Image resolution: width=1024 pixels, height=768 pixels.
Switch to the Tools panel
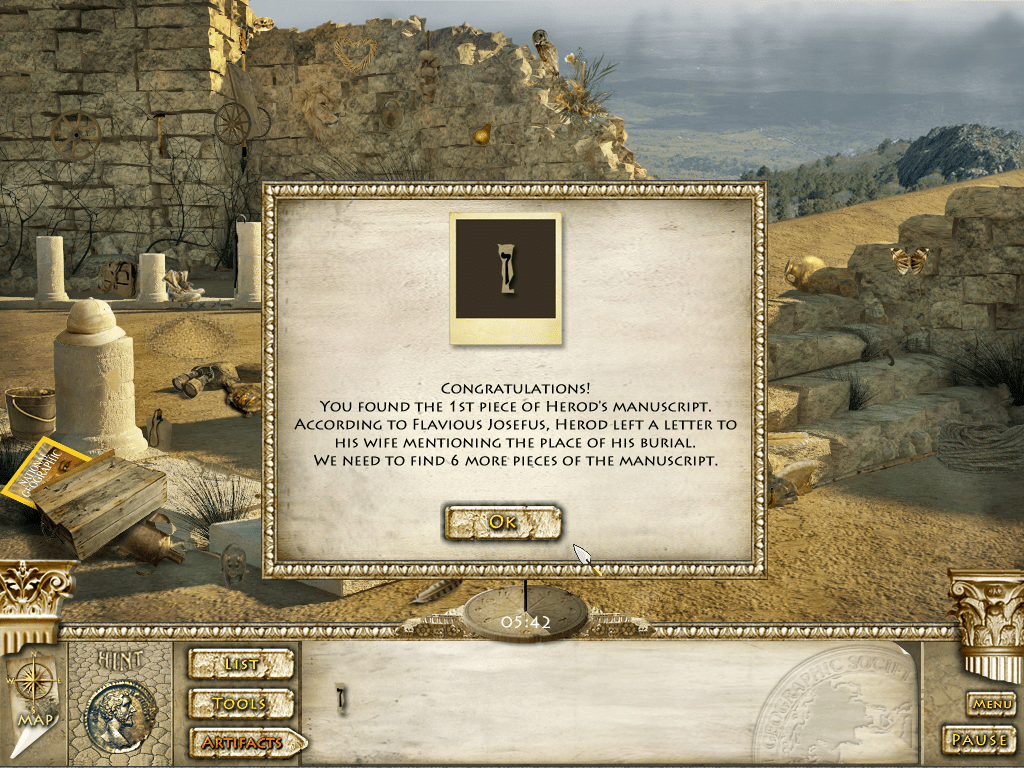pos(241,704)
